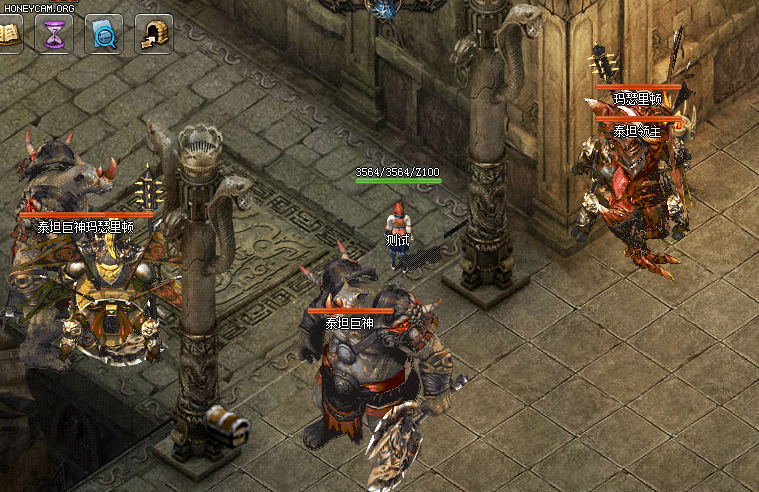Click the purple hourglass icon
Viewport: 759px width, 492px height.
click(x=54, y=34)
